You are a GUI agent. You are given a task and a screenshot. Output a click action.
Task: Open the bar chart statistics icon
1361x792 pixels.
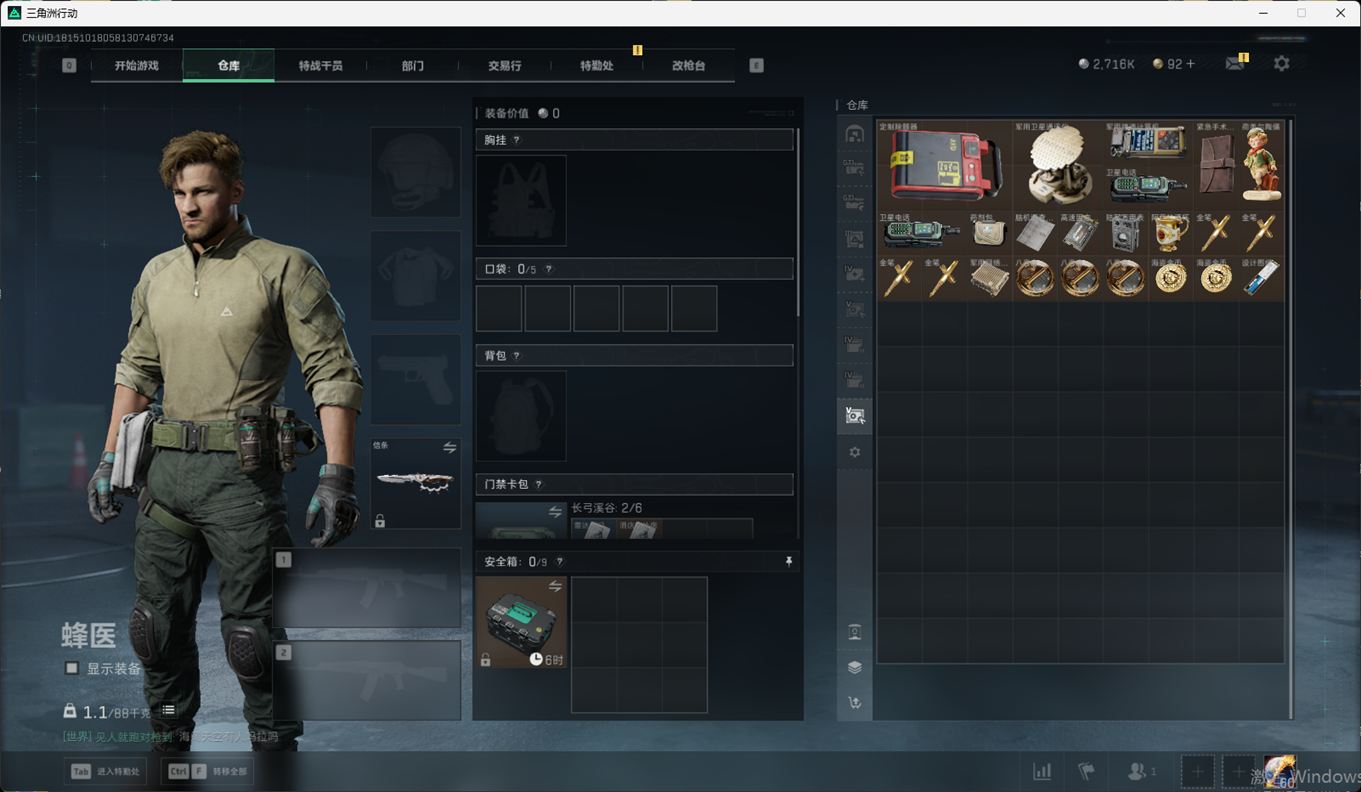1042,771
